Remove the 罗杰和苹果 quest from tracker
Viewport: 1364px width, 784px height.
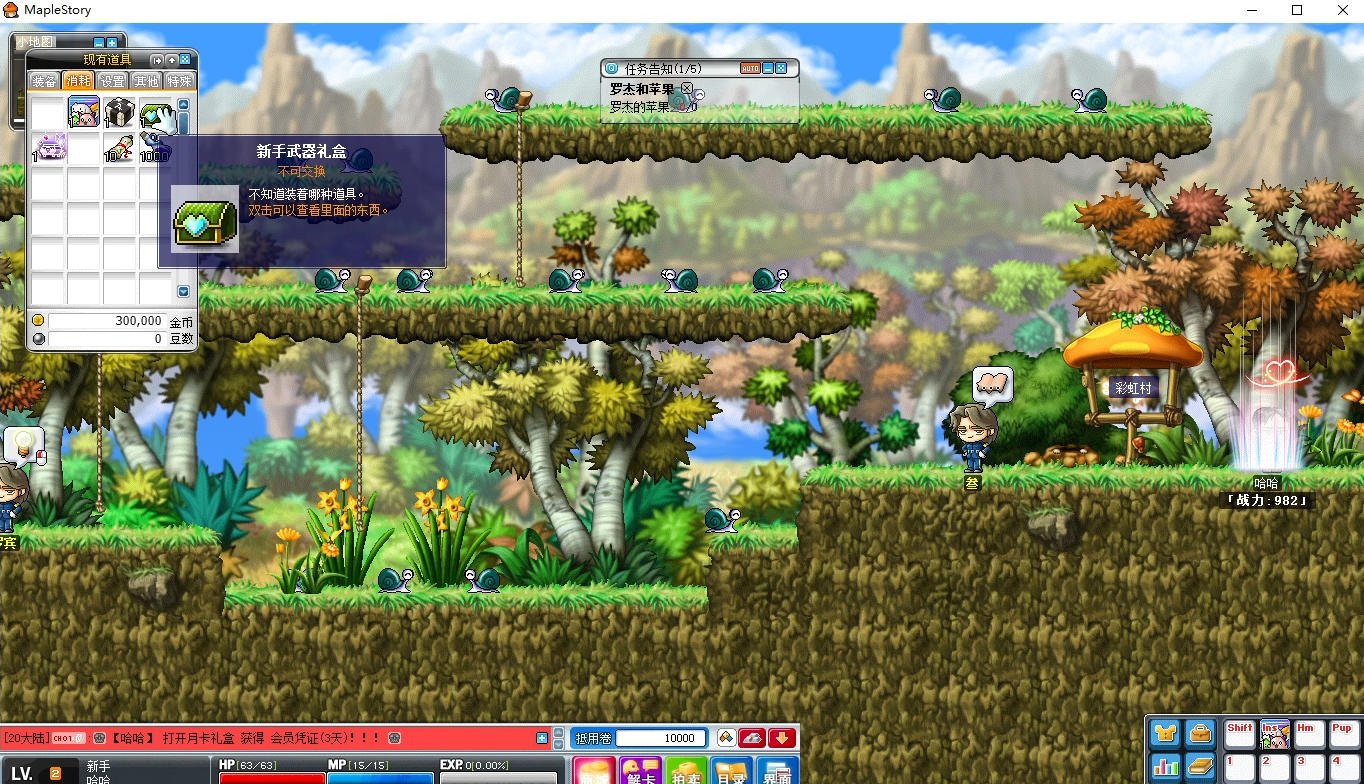point(687,88)
